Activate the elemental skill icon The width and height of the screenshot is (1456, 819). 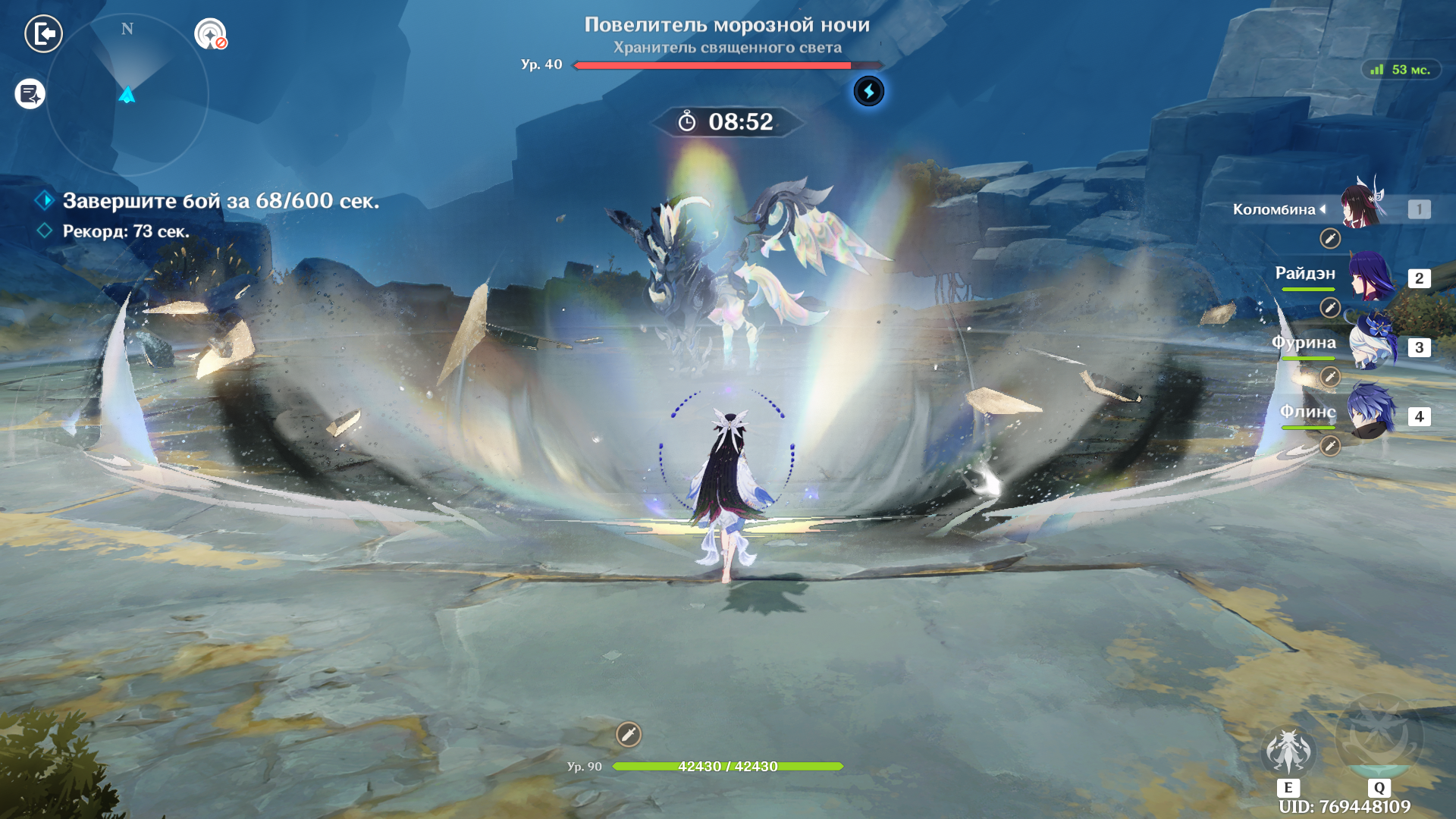click(1288, 752)
